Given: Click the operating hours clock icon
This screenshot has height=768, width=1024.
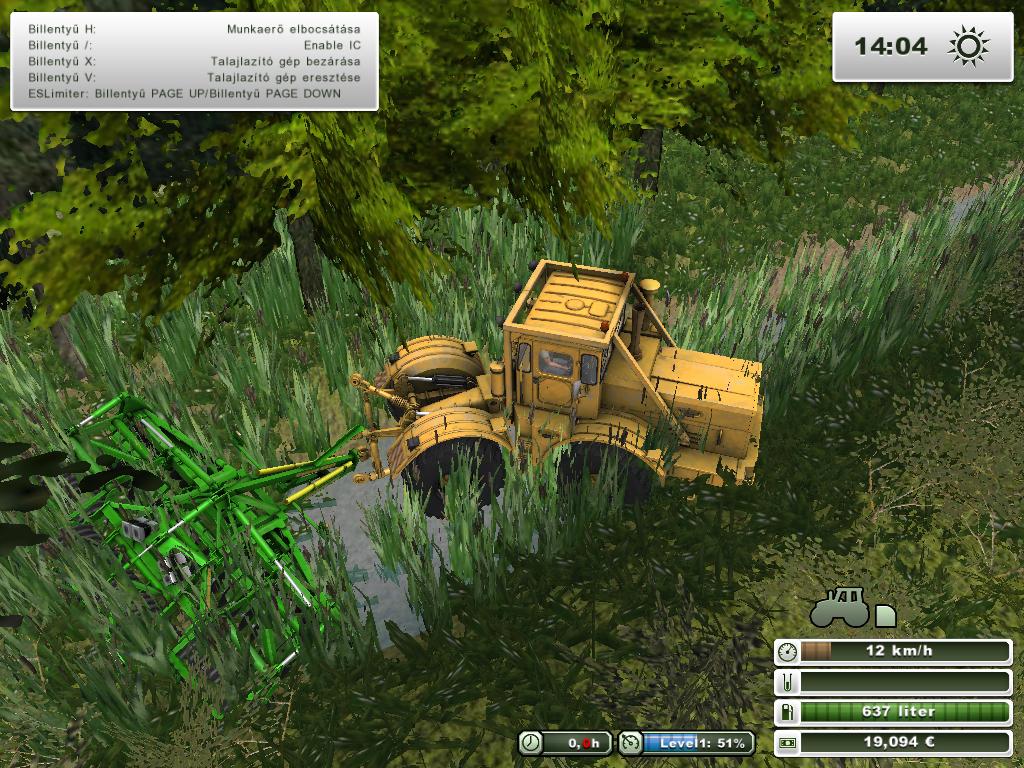Looking at the screenshot, I should click(x=532, y=743).
